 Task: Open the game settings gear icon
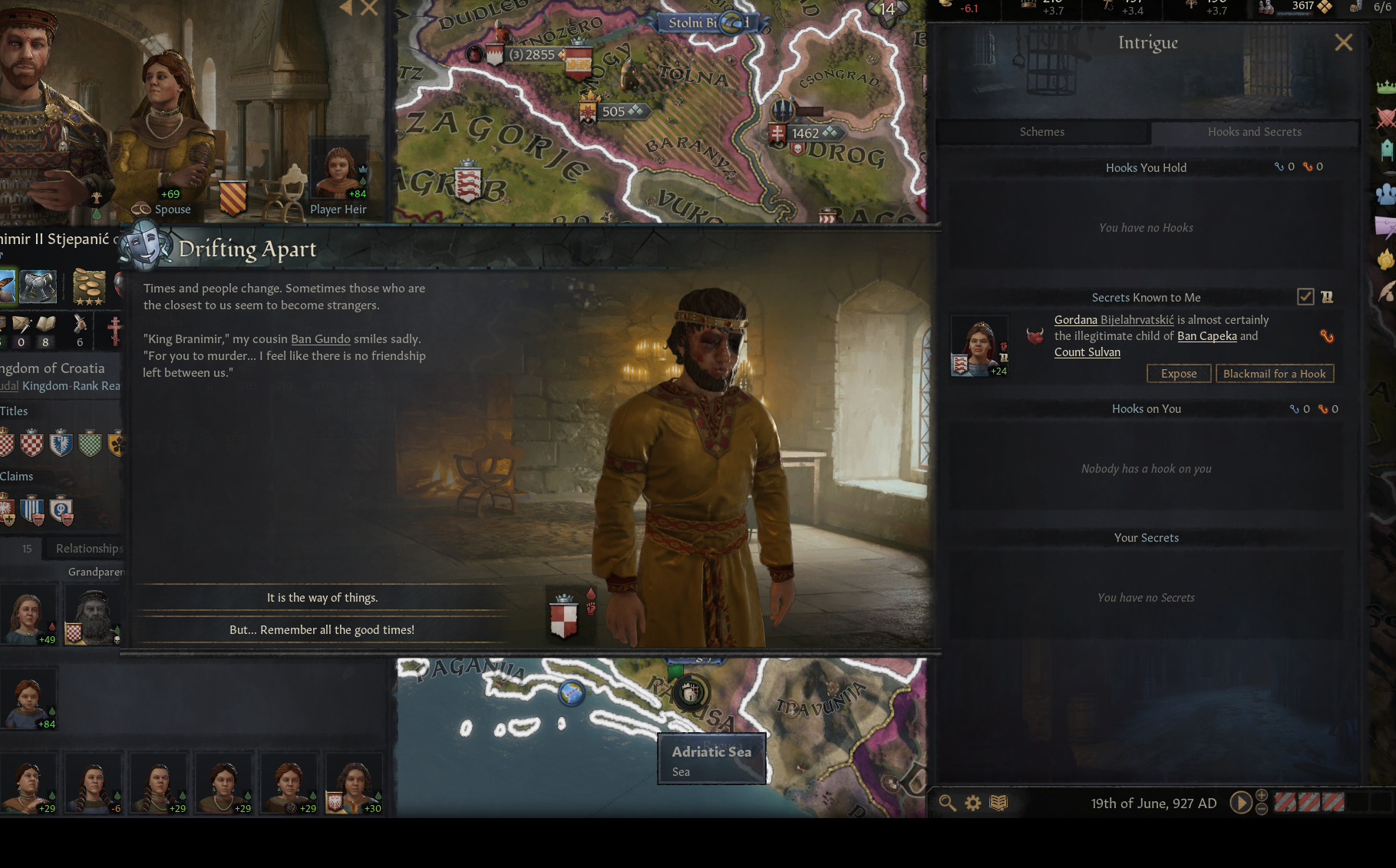point(973,803)
